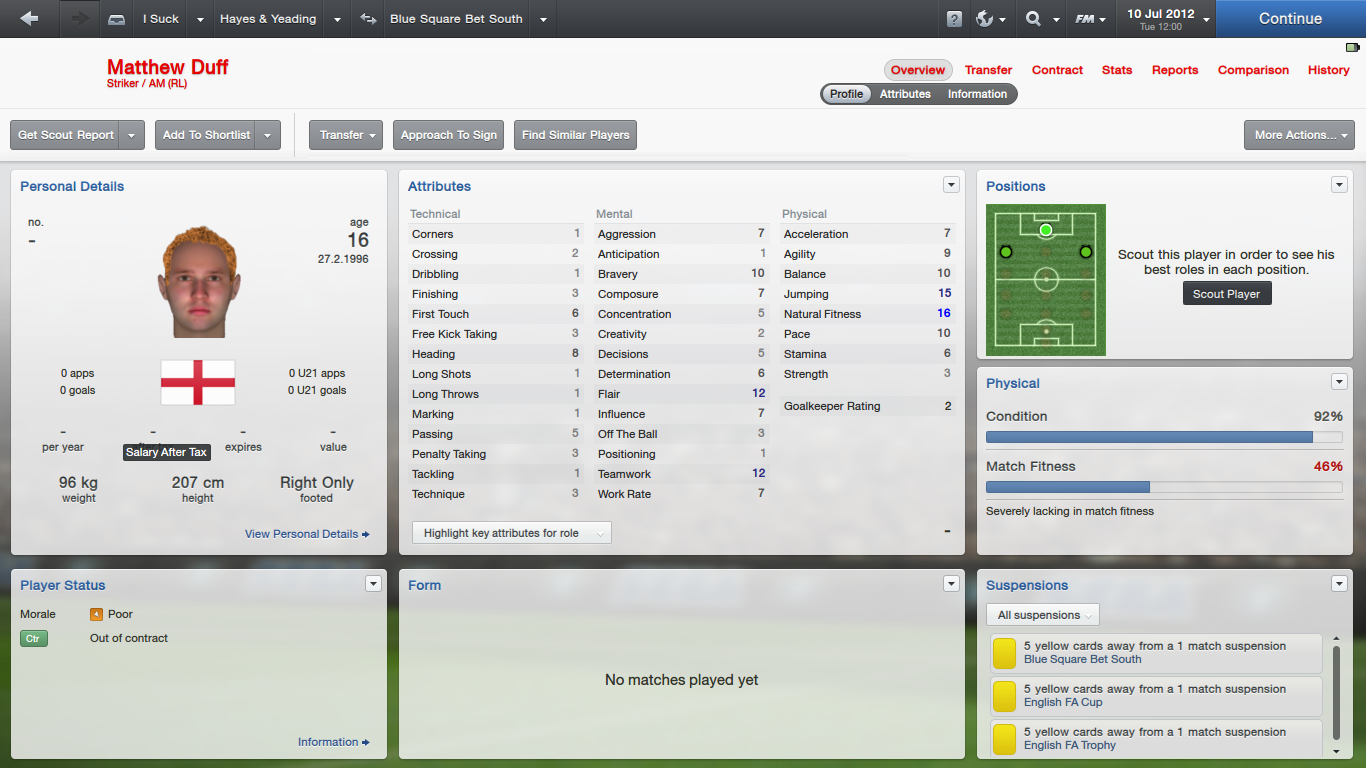1366x768 pixels.
Task: Open the Comparison tab
Action: [x=1253, y=70]
